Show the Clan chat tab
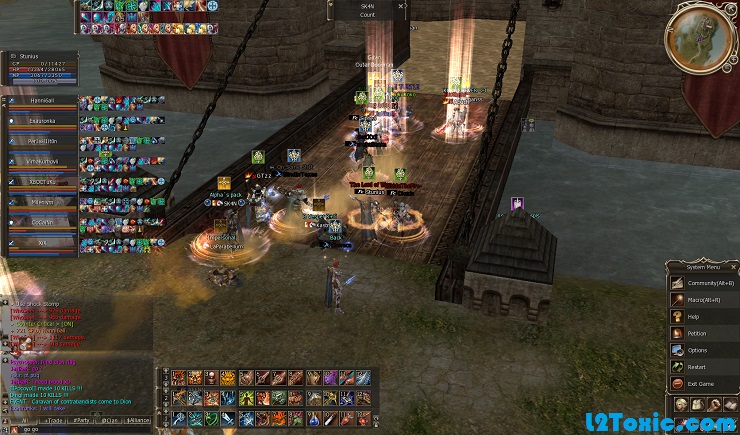 [x=111, y=421]
